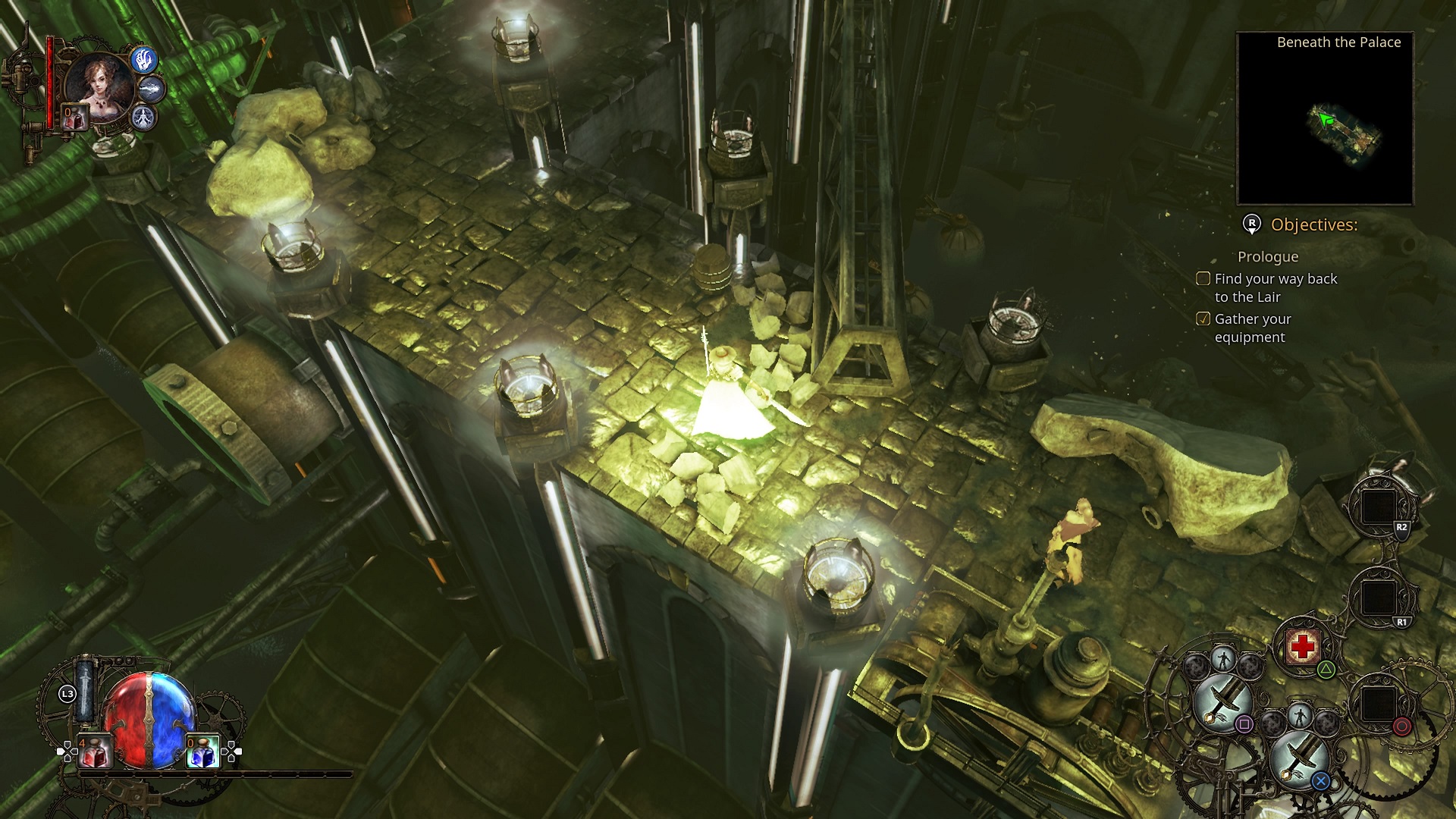Select the Find your way back objective
Screen dimensions: 1456x819
pyautogui.click(x=1276, y=288)
